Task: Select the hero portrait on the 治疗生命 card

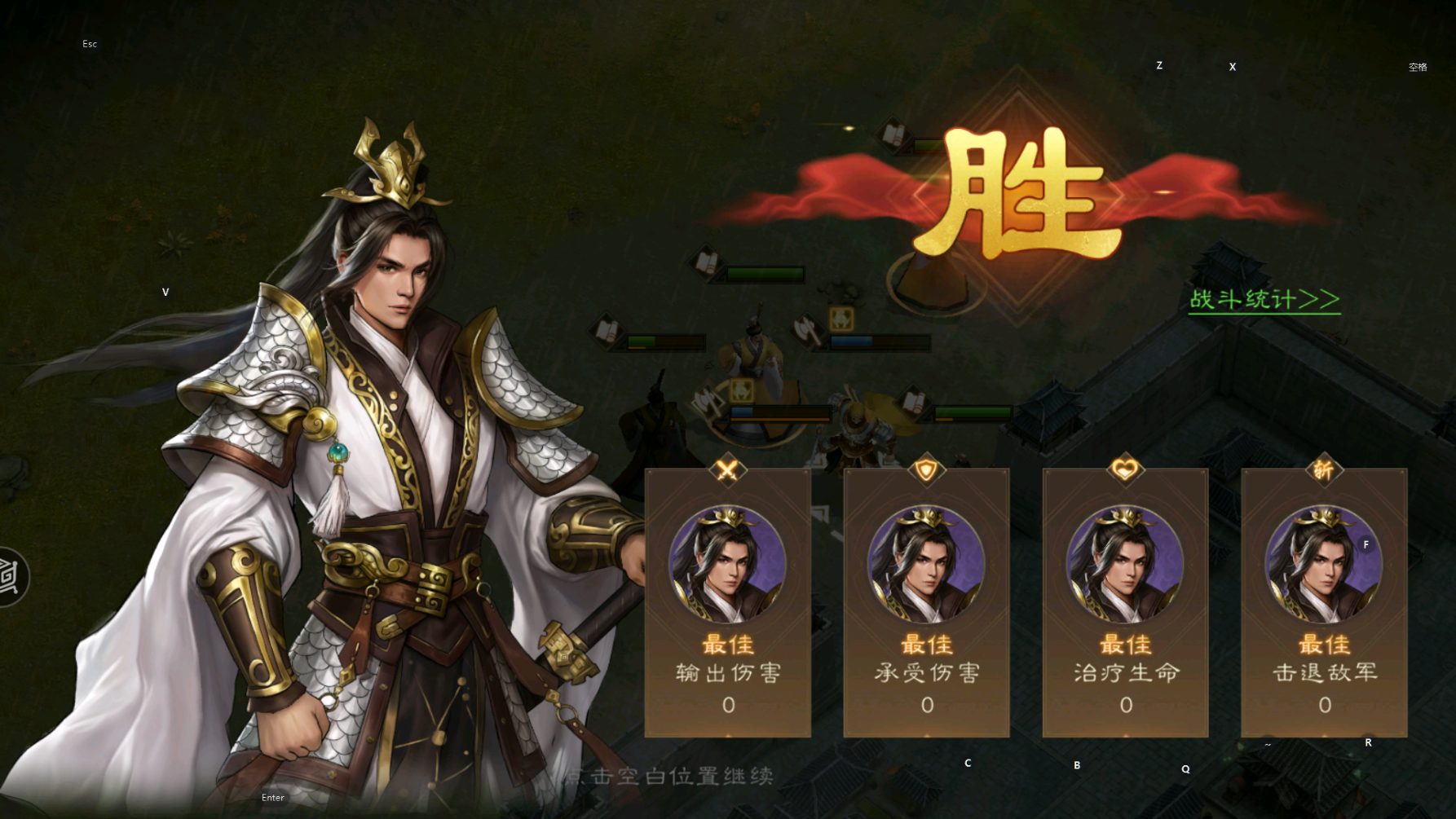Action: point(1126,562)
